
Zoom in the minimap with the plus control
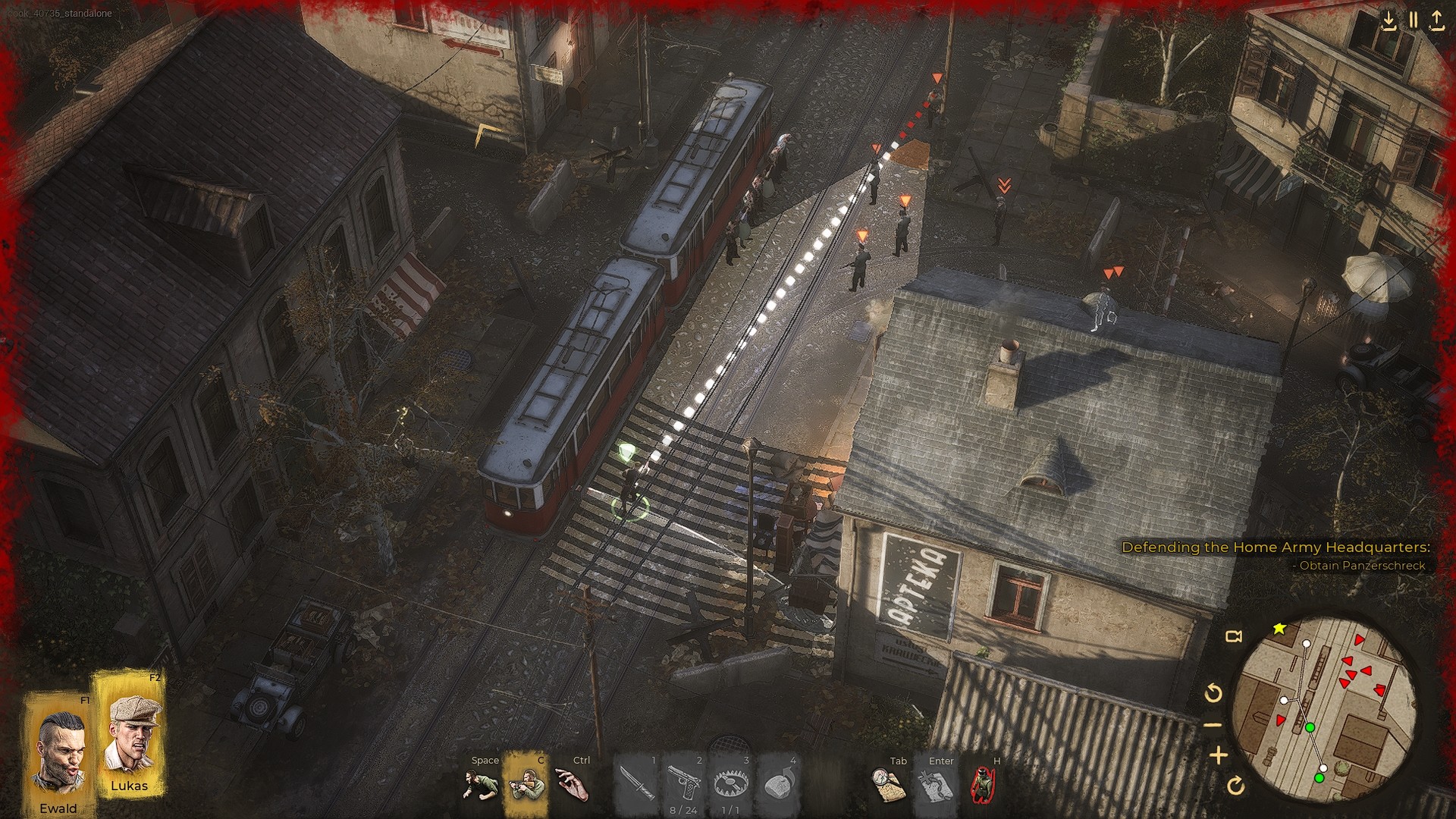(x=1219, y=755)
